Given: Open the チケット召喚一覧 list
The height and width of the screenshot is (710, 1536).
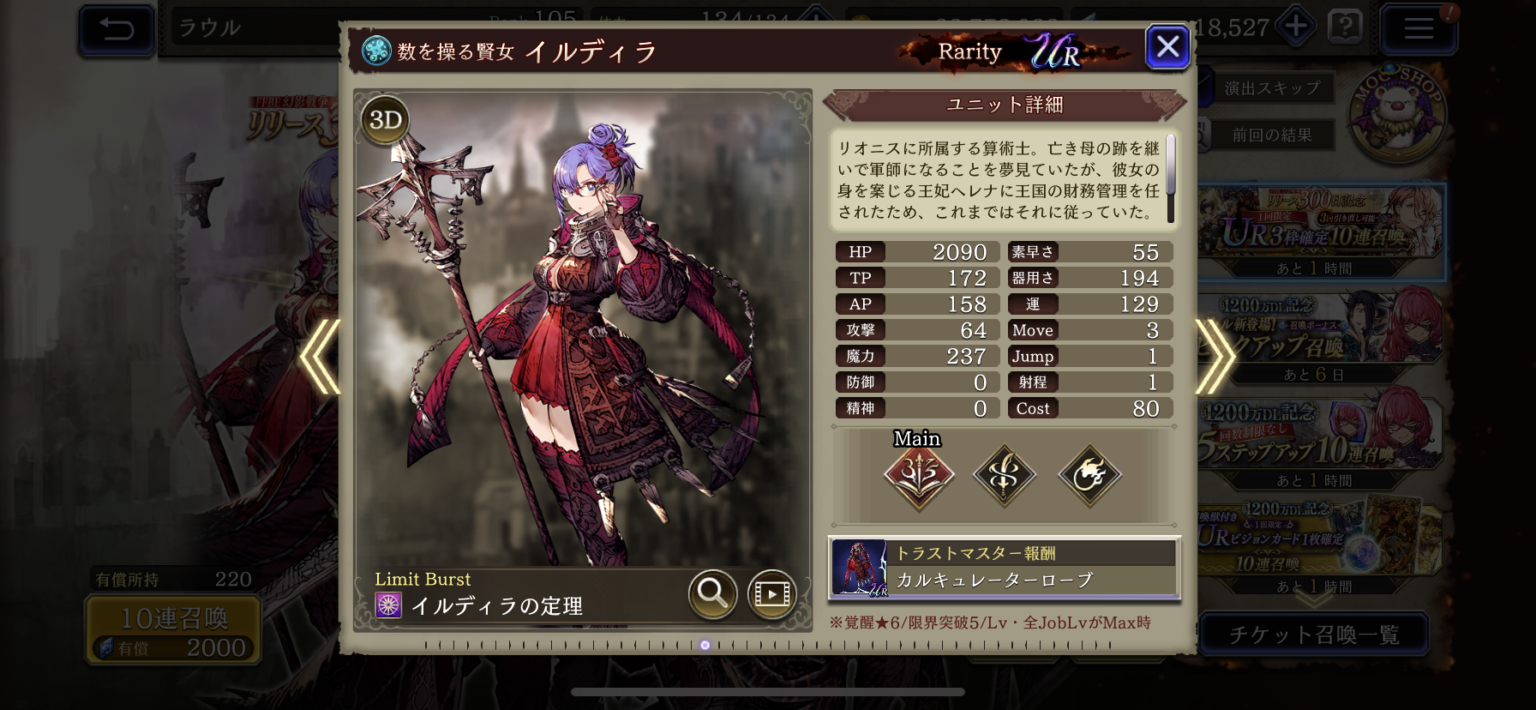Looking at the screenshot, I should click(x=1313, y=634).
